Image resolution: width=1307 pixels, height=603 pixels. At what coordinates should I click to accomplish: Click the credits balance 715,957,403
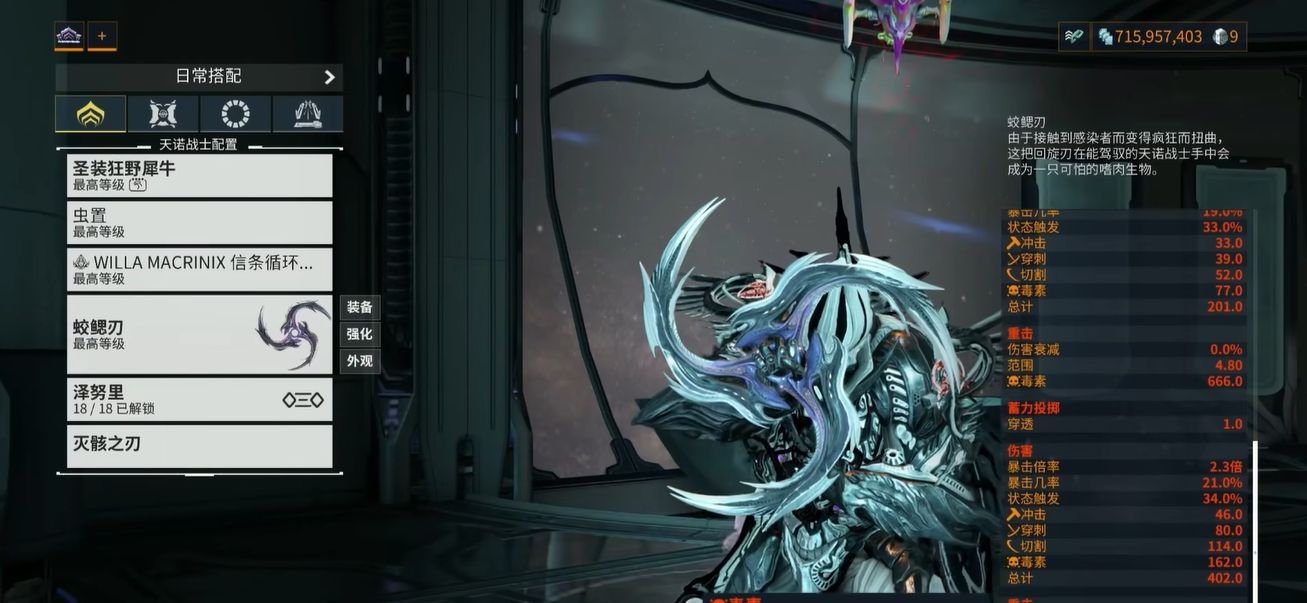click(1149, 37)
